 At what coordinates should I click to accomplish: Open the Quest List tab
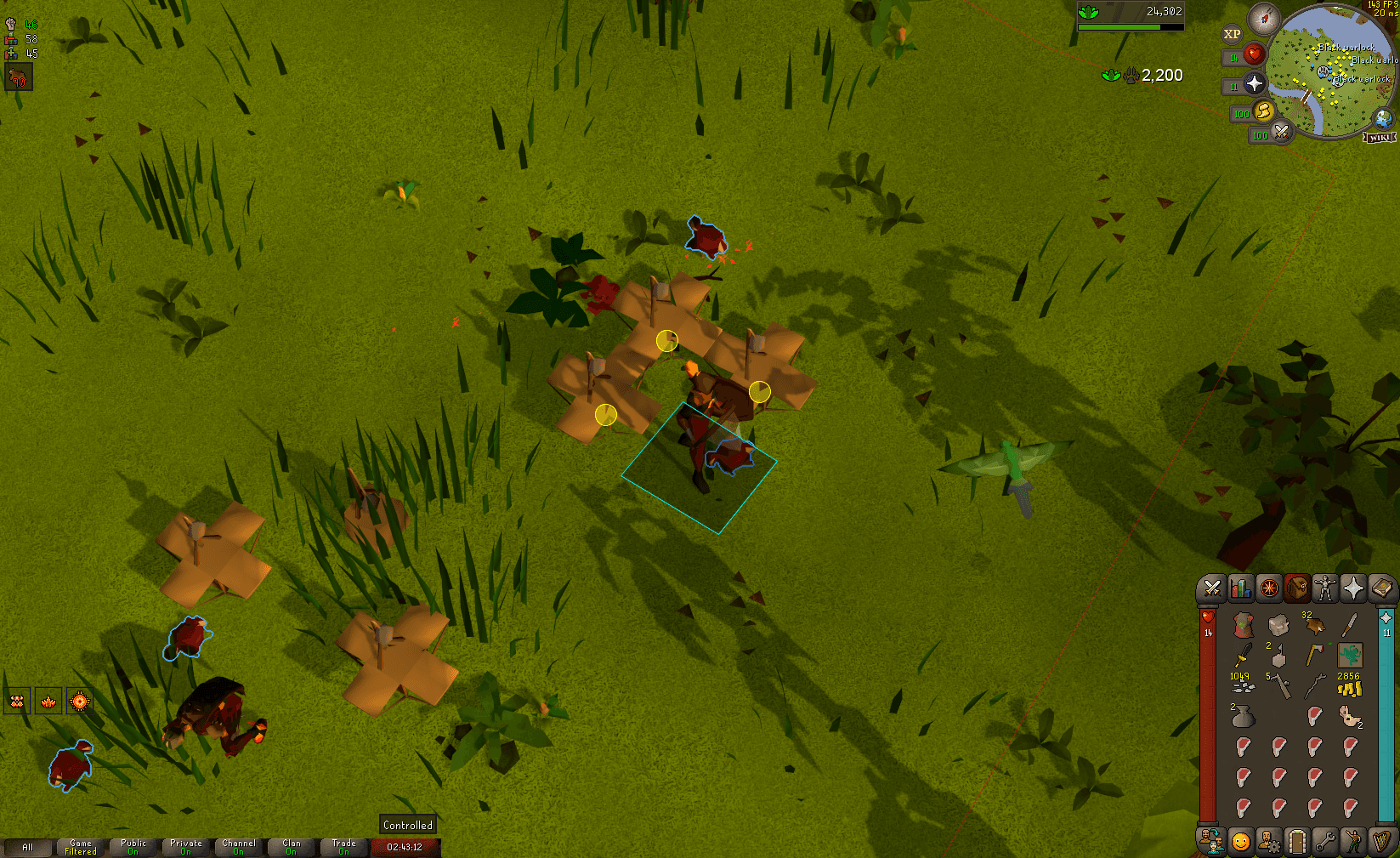(1268, 588)
